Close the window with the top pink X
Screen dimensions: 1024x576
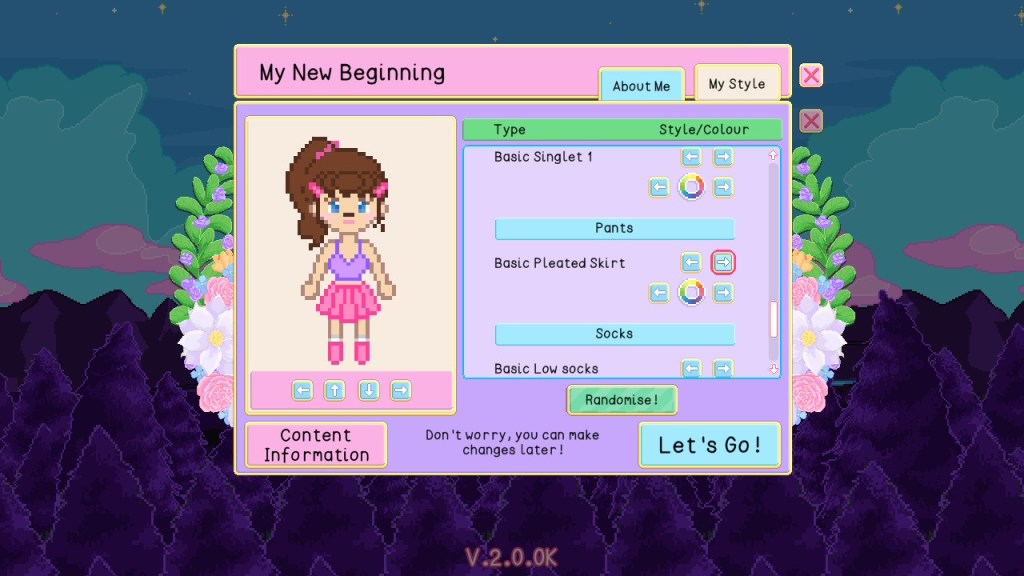[x=811, y=76]
